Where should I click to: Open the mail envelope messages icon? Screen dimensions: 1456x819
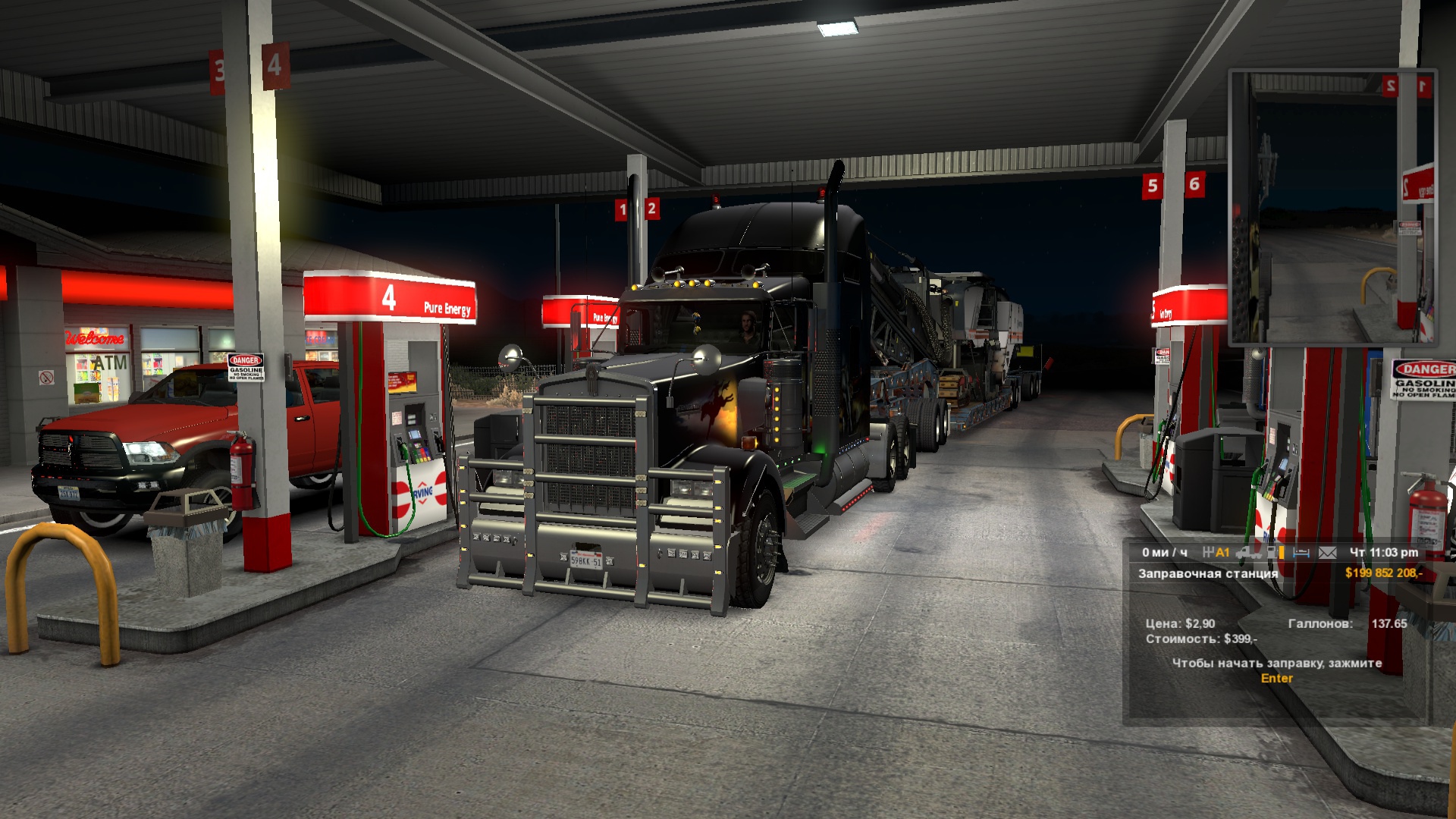pos(1327,553)
